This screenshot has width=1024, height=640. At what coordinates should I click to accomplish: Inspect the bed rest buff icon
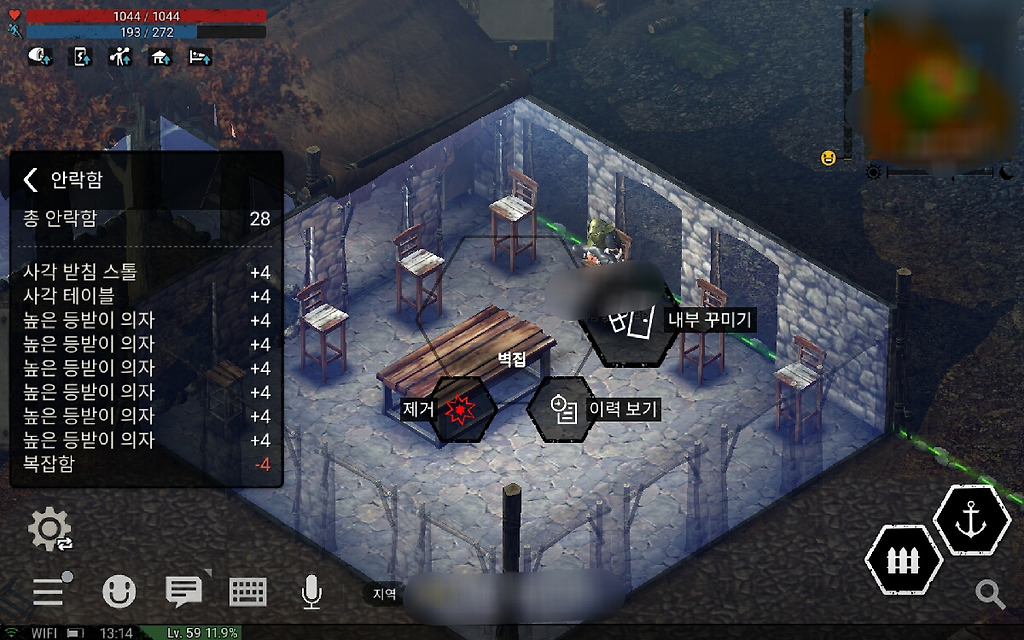click(x=200, y=57)
